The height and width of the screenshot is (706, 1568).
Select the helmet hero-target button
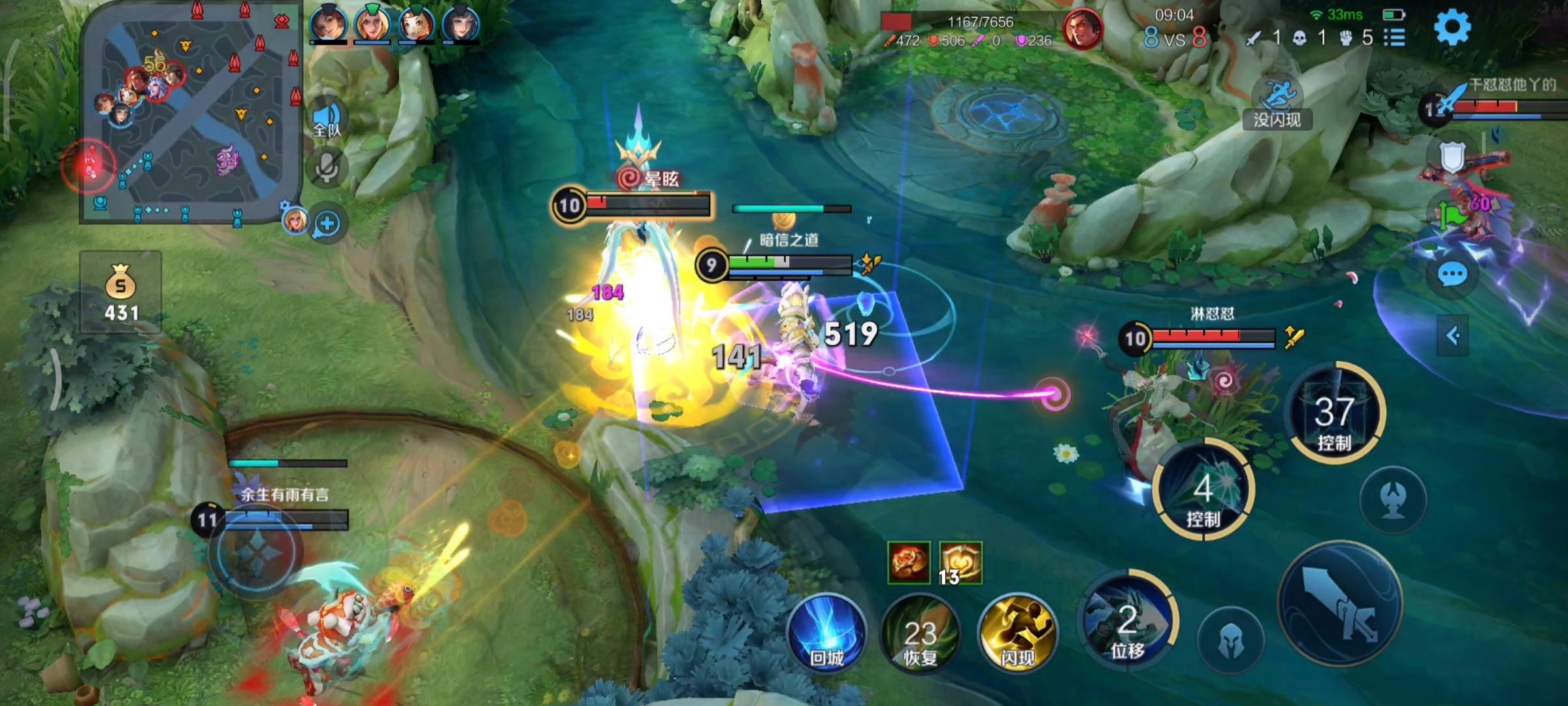(1231, 641)
